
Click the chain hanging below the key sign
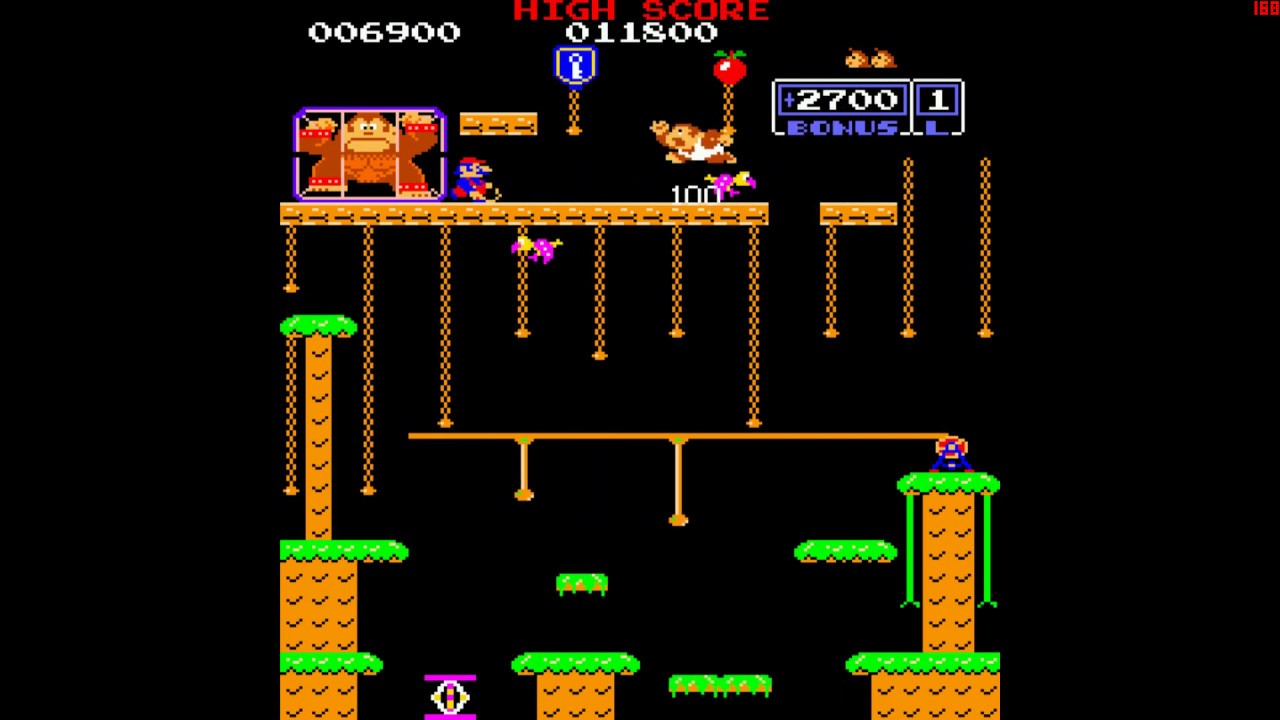point(573,110)
